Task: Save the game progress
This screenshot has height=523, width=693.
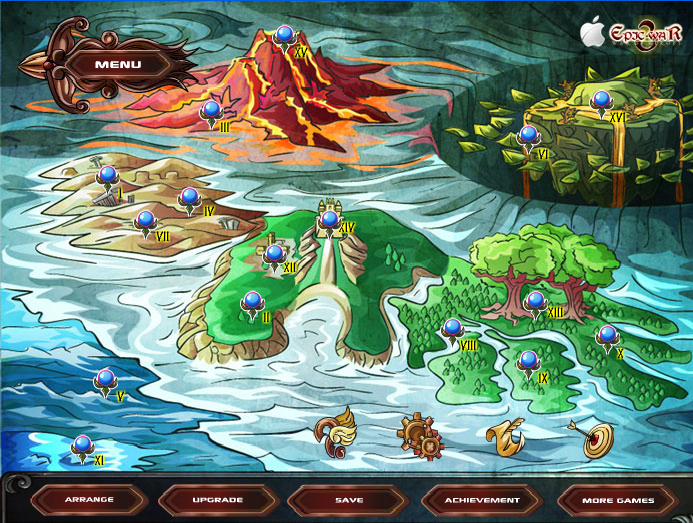Action: (x=349, y=499)
